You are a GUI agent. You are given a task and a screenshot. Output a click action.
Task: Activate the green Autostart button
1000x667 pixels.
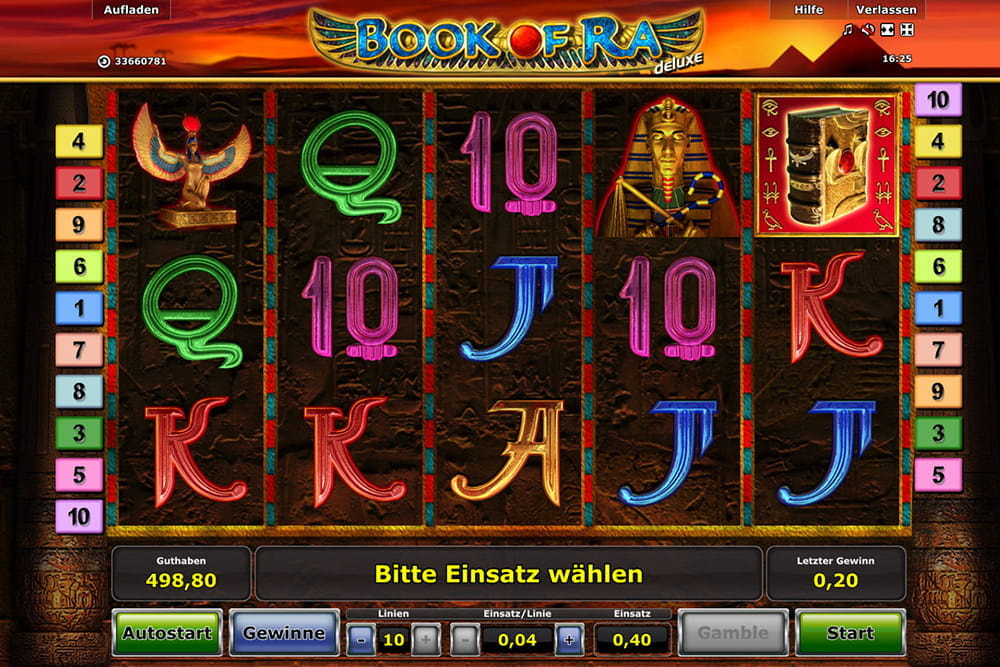166,632
